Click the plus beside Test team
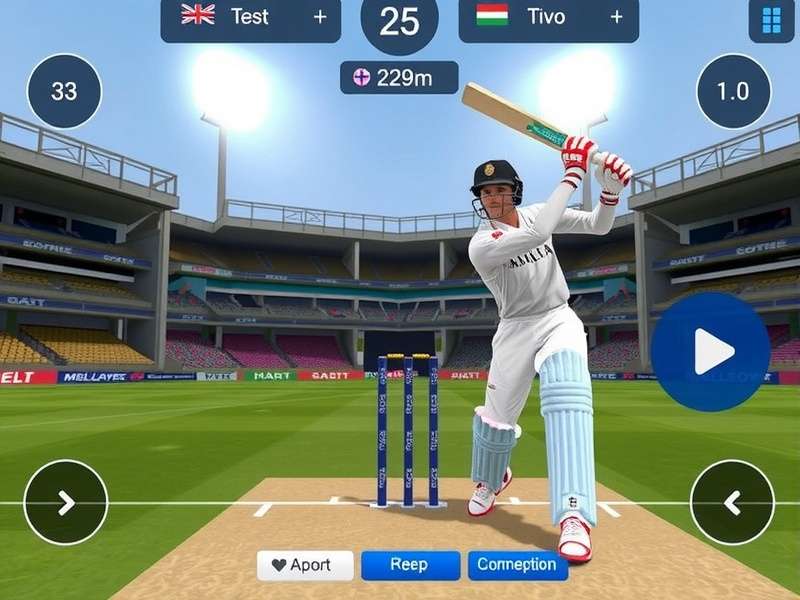This screenshot has height=600, width=800. pos(320,17)
